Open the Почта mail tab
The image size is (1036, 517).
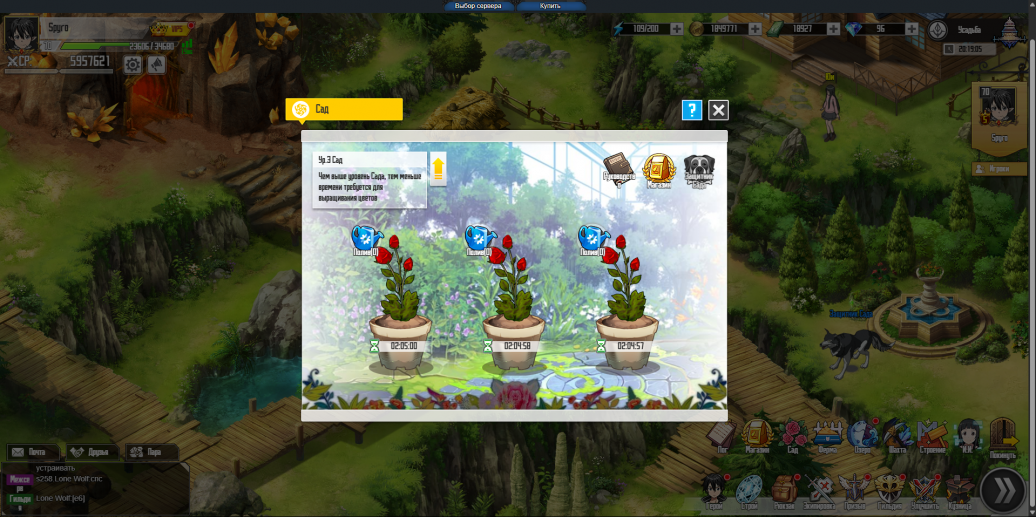(31, 452)
